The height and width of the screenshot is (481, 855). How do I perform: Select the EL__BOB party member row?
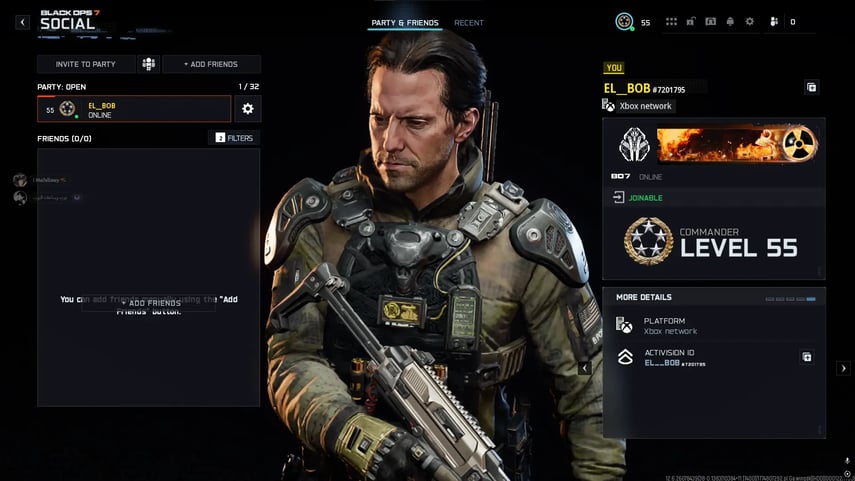click(x=134, y=109)
